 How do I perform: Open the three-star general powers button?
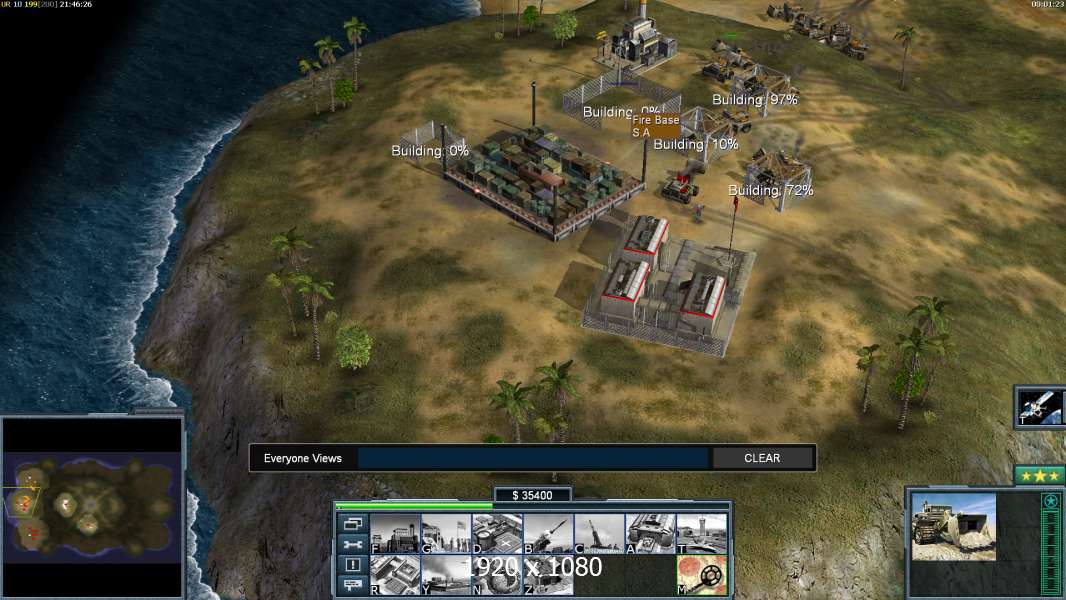point(1039,476)
